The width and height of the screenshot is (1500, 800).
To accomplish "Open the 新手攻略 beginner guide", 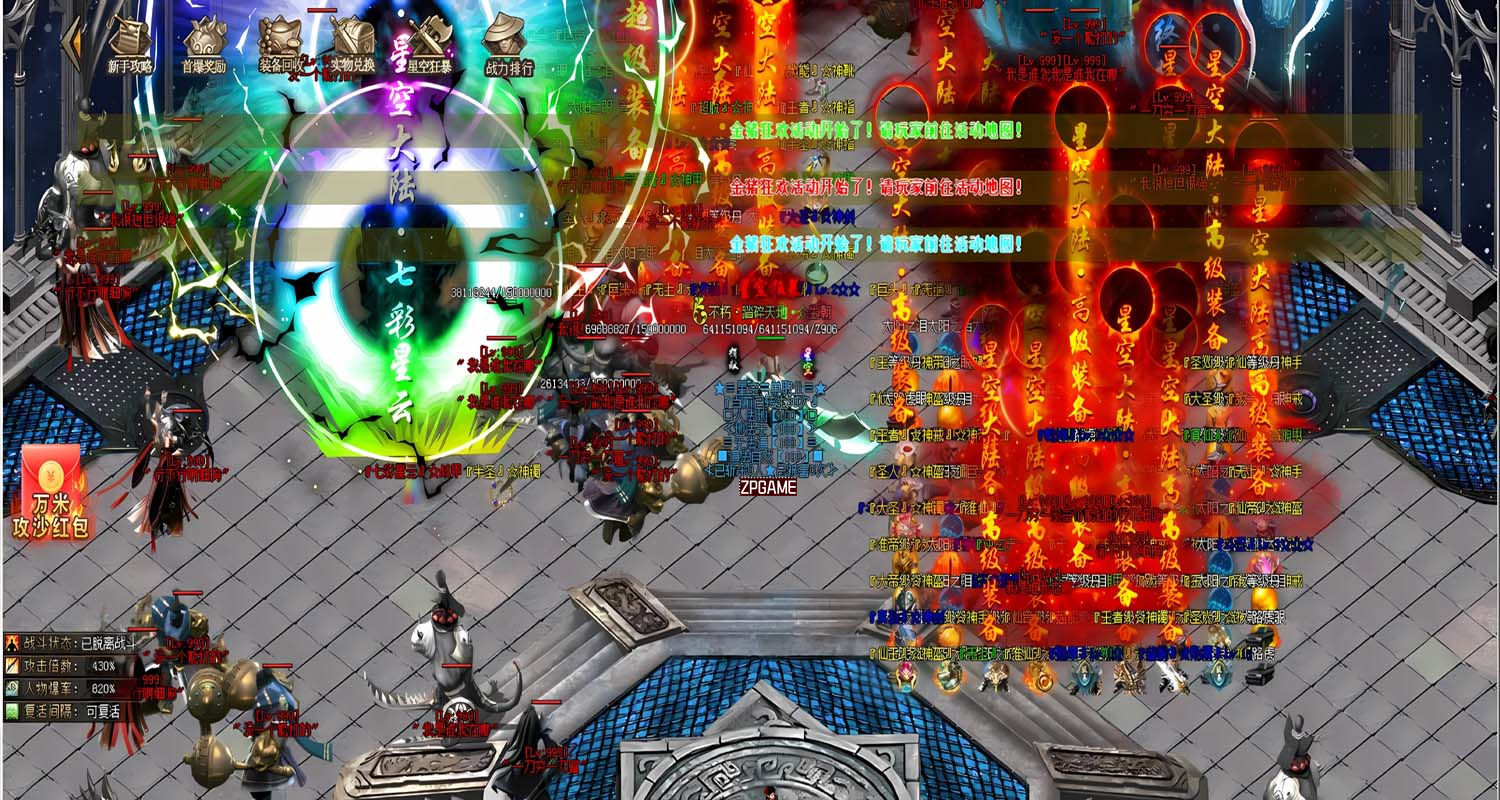I will pos(130,44).
